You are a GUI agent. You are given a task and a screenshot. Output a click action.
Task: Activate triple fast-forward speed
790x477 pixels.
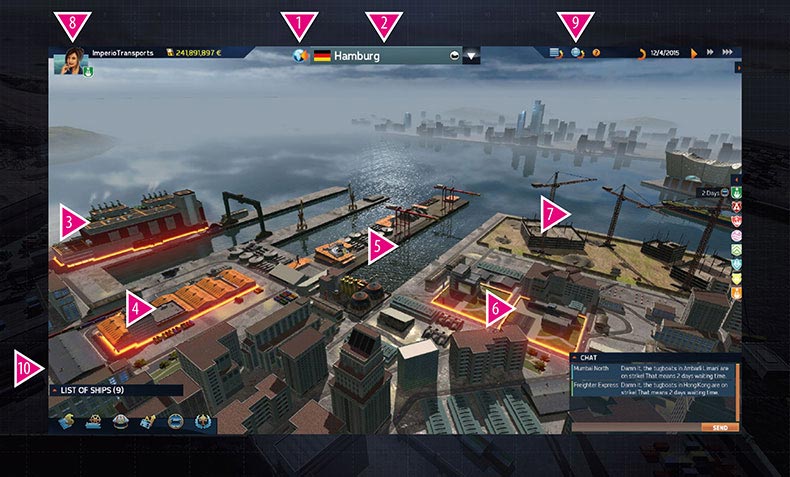[727, 52]
